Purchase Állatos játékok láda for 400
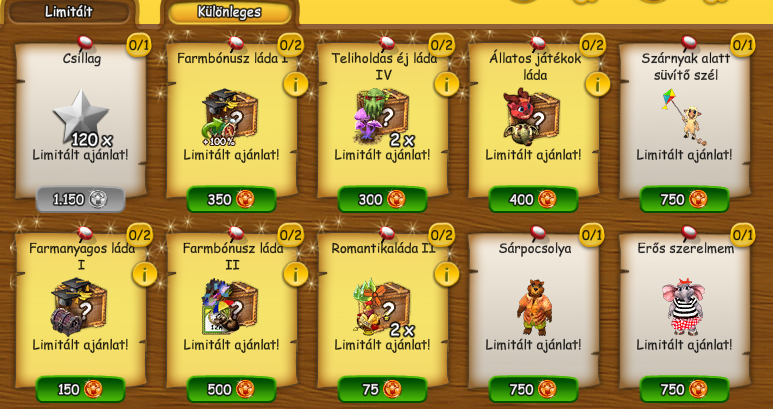773x409 pixels. 533,199
